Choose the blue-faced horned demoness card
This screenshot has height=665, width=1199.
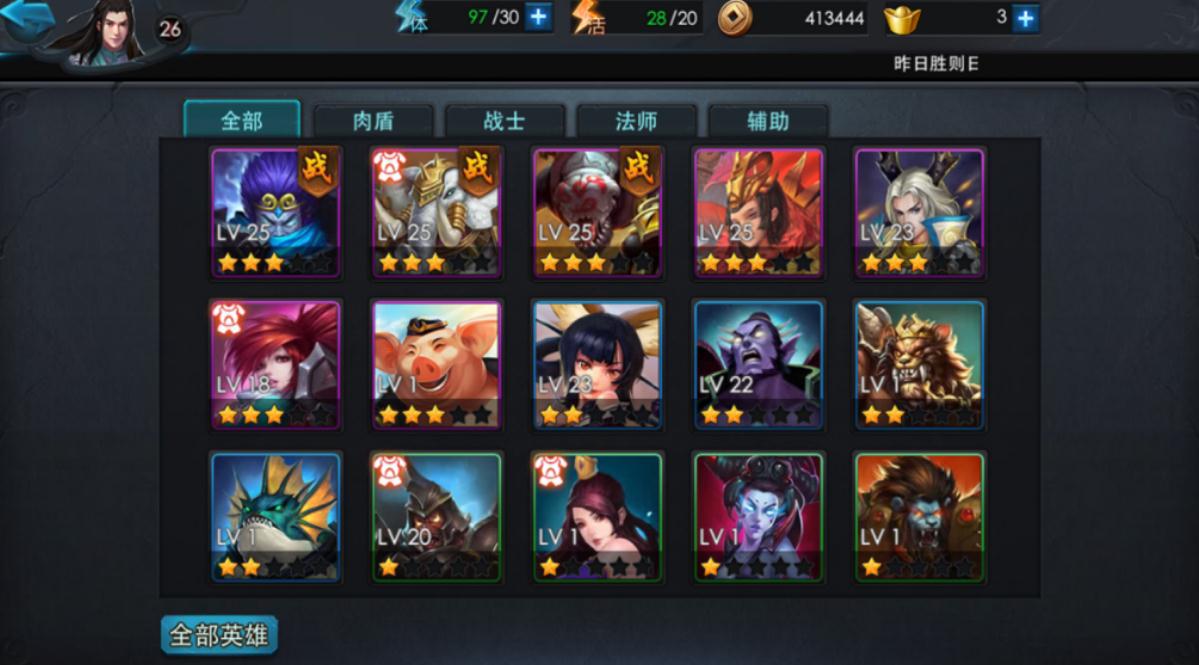click(x=758, y=517)
